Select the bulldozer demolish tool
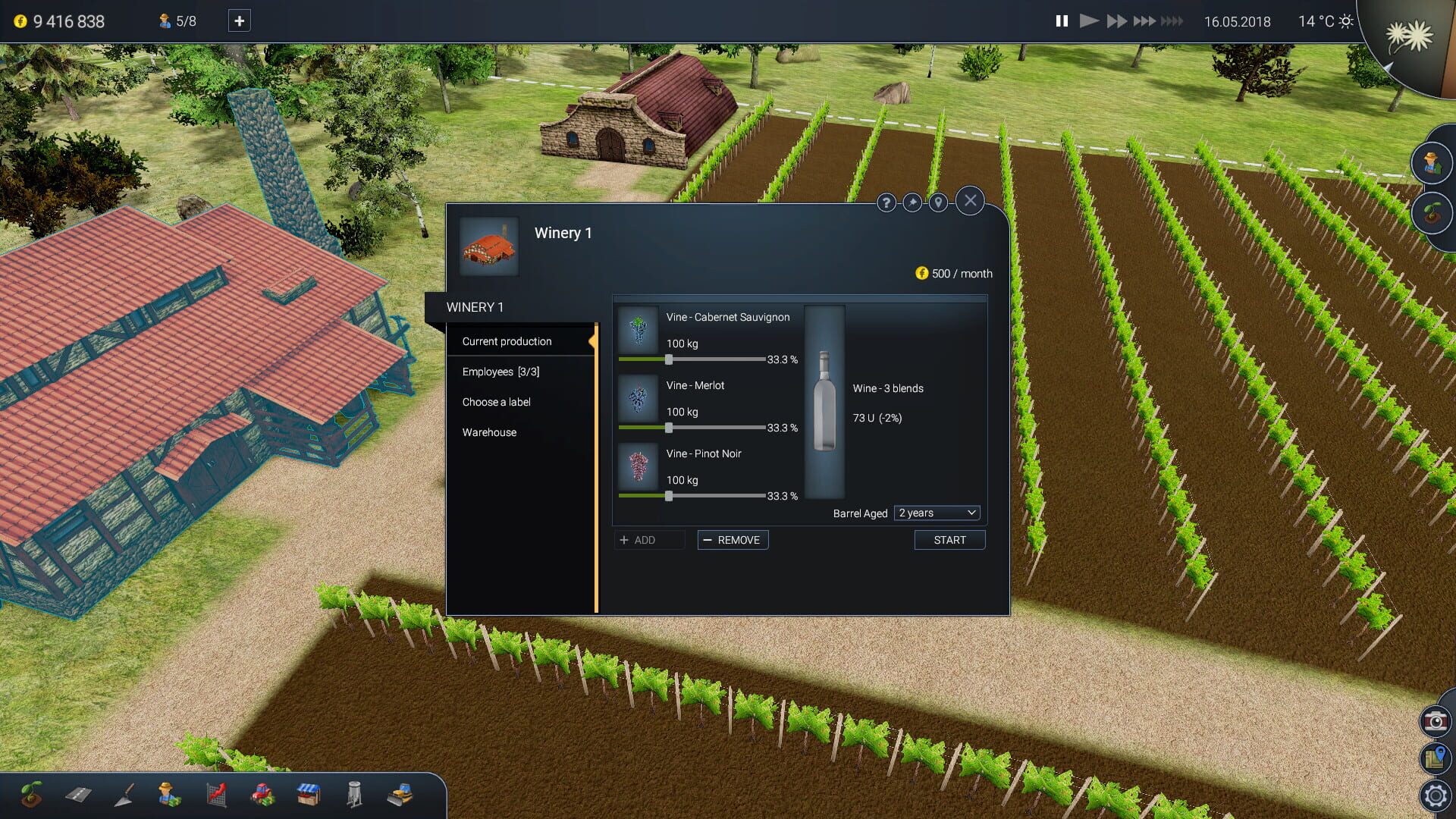1456x819 pixels. pos(401,795)
